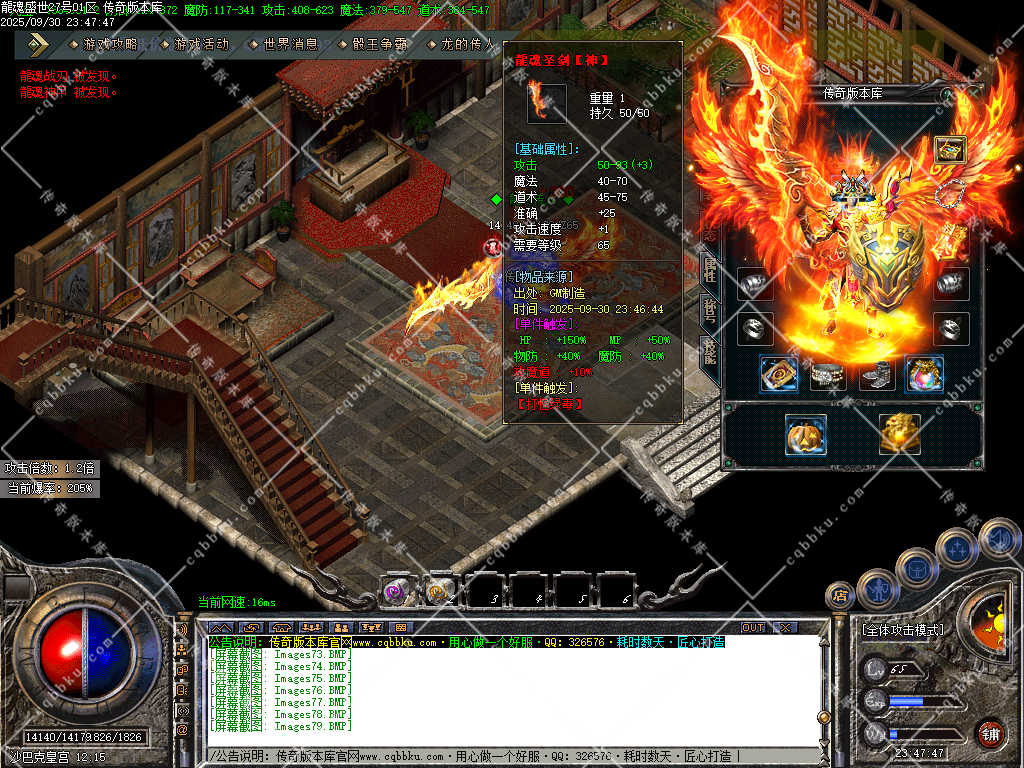The image size is (1024, 768).
Task: Close the chat window with X
Action: click(x=786, y=628)
